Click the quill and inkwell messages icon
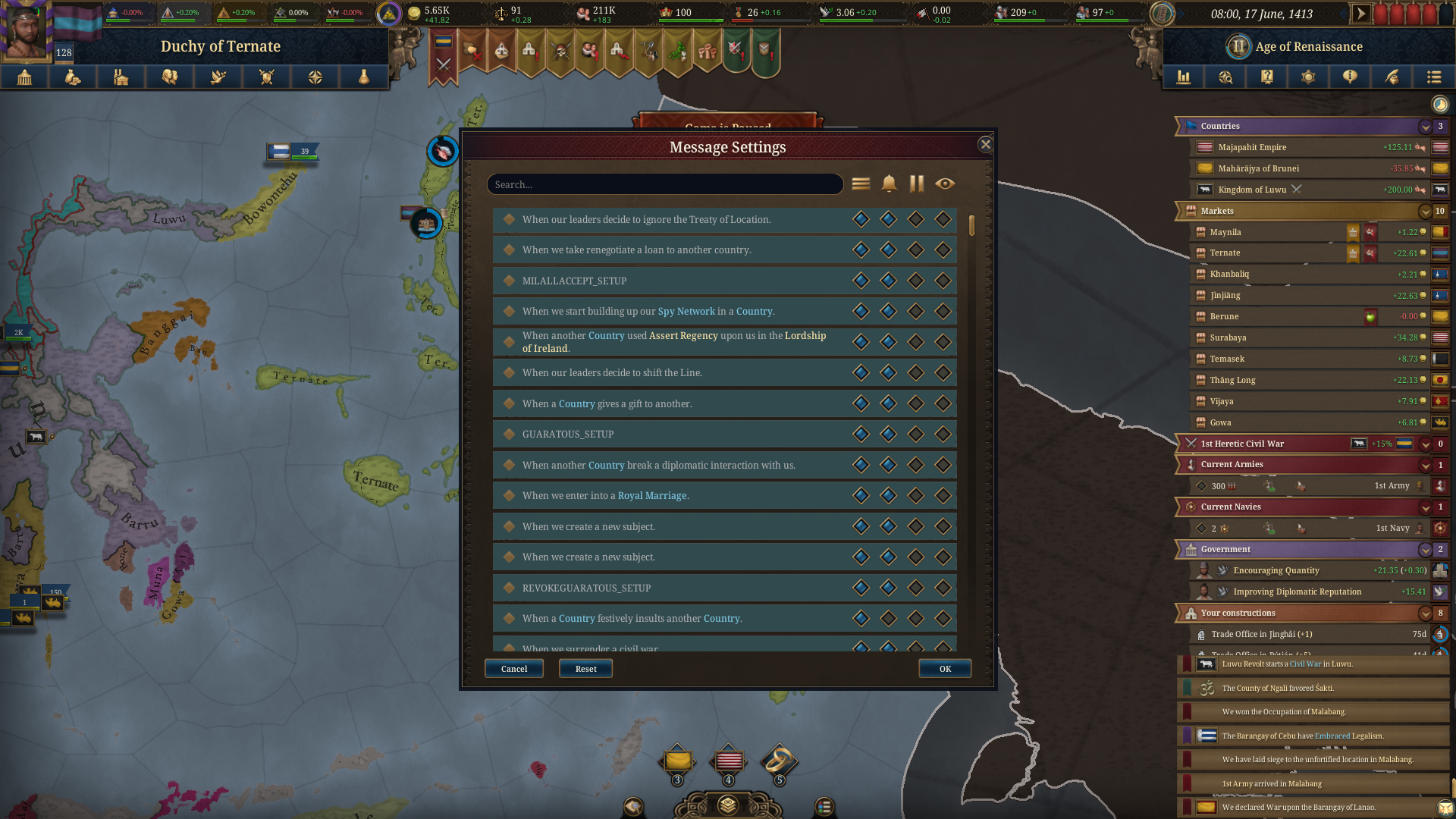This screenshot has width=1456, height=819. (1392, 77)
